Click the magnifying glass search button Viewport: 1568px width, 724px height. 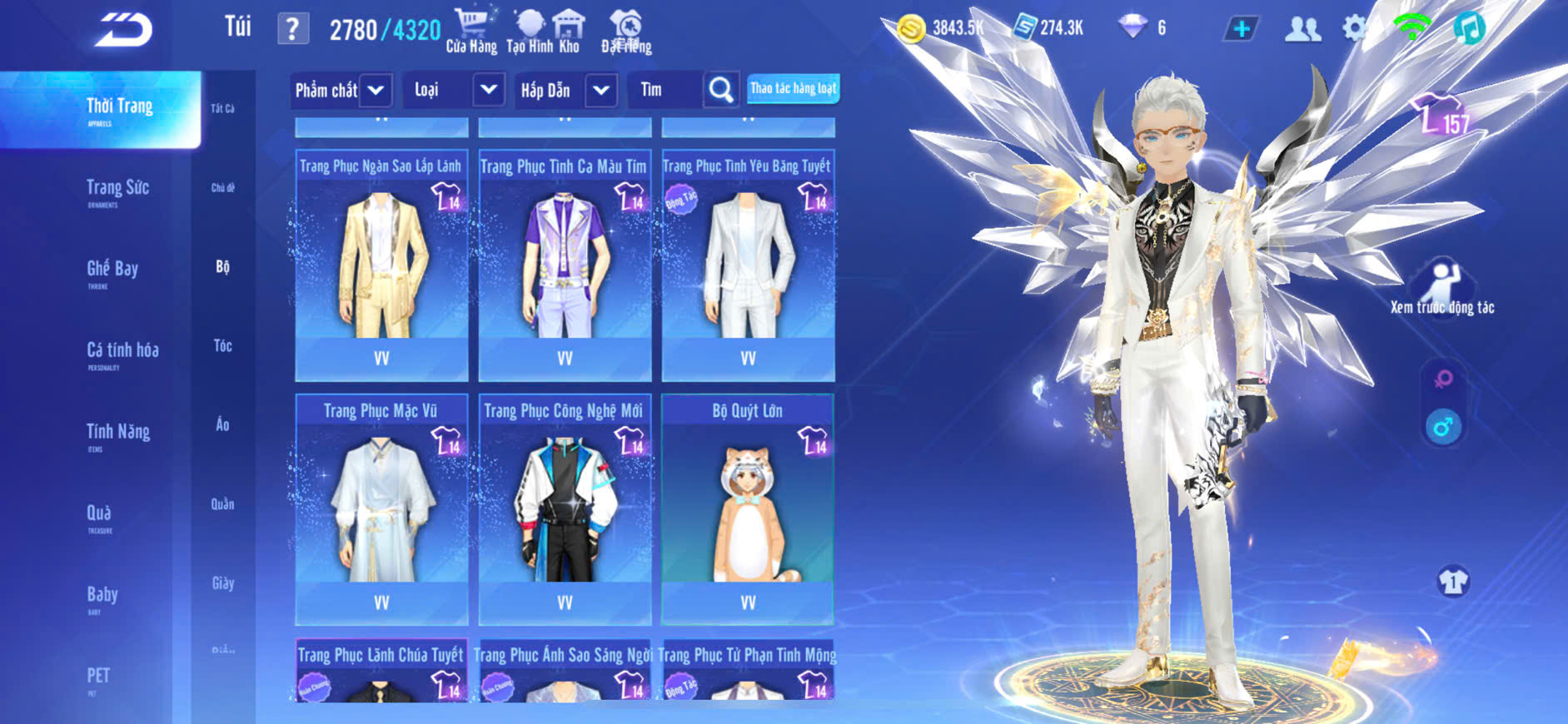coord(721,90)
